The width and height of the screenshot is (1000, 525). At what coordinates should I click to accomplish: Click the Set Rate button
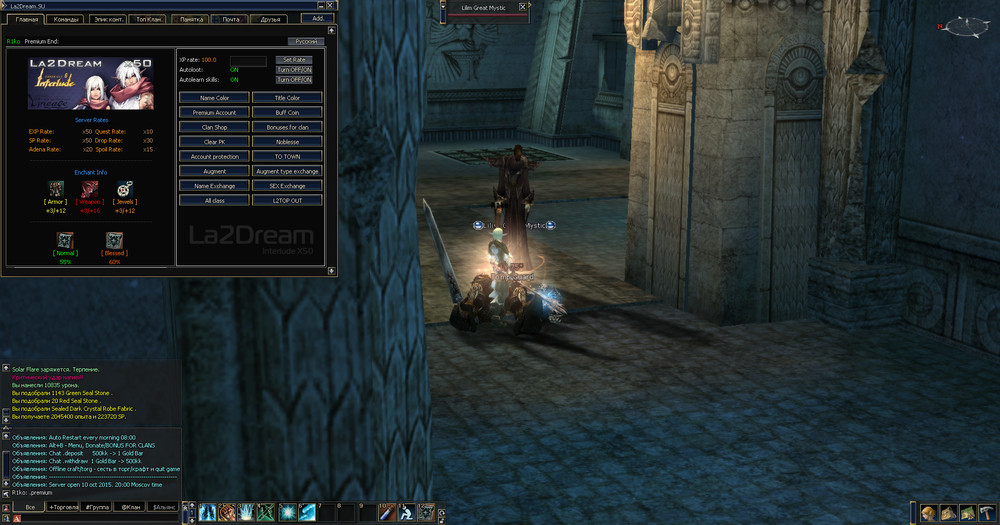tap(294, 60)
